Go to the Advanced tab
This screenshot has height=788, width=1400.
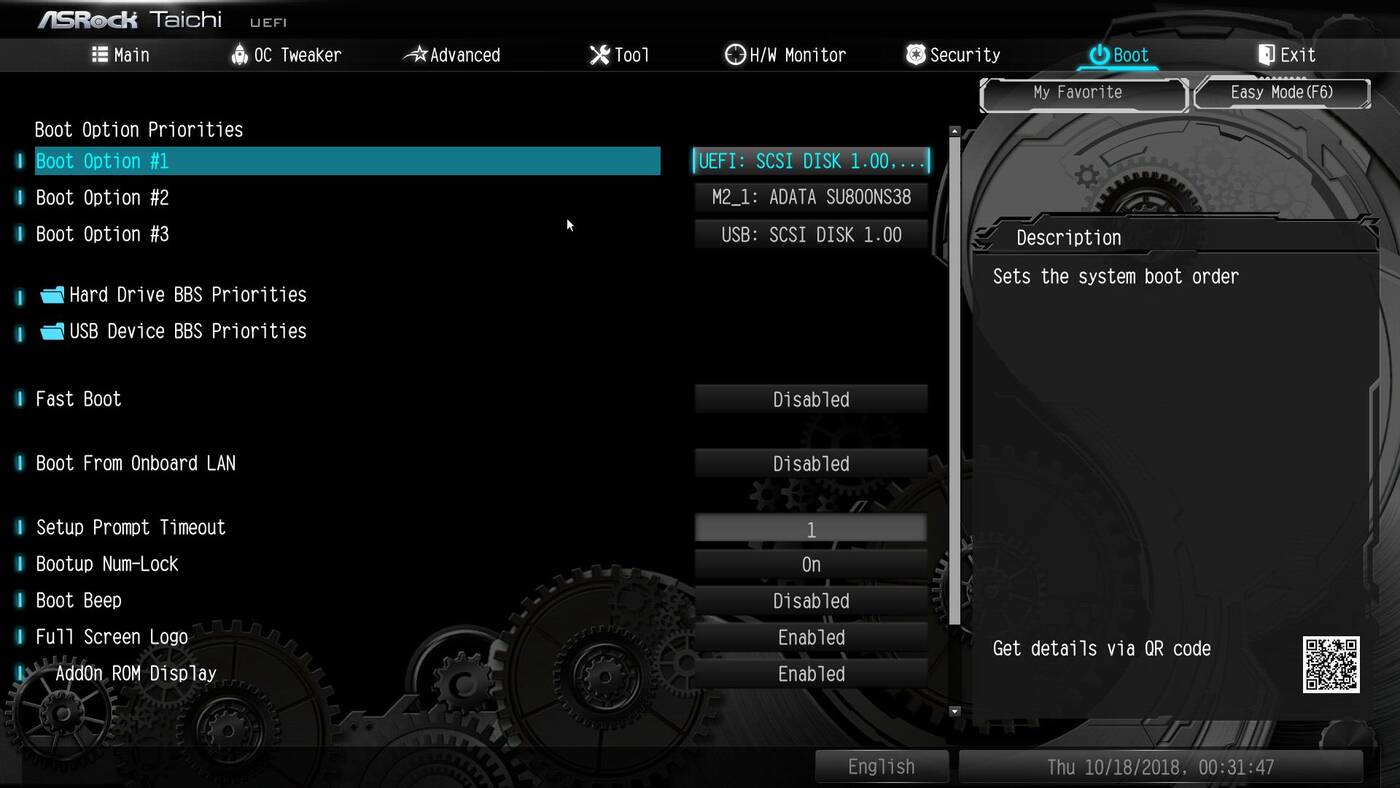pos(452,55)
